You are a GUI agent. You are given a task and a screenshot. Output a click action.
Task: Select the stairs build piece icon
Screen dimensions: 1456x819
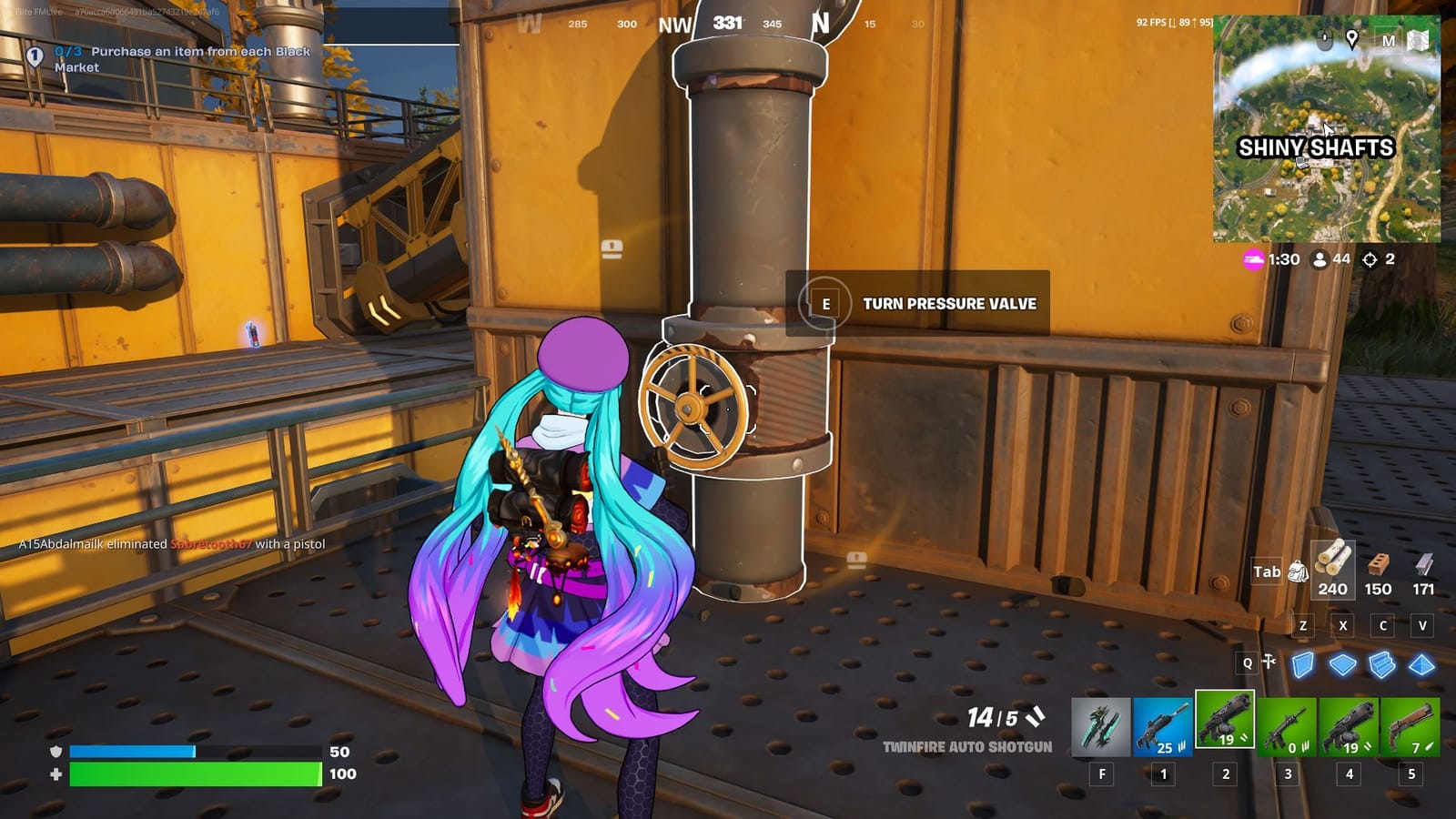(1380, 663)
